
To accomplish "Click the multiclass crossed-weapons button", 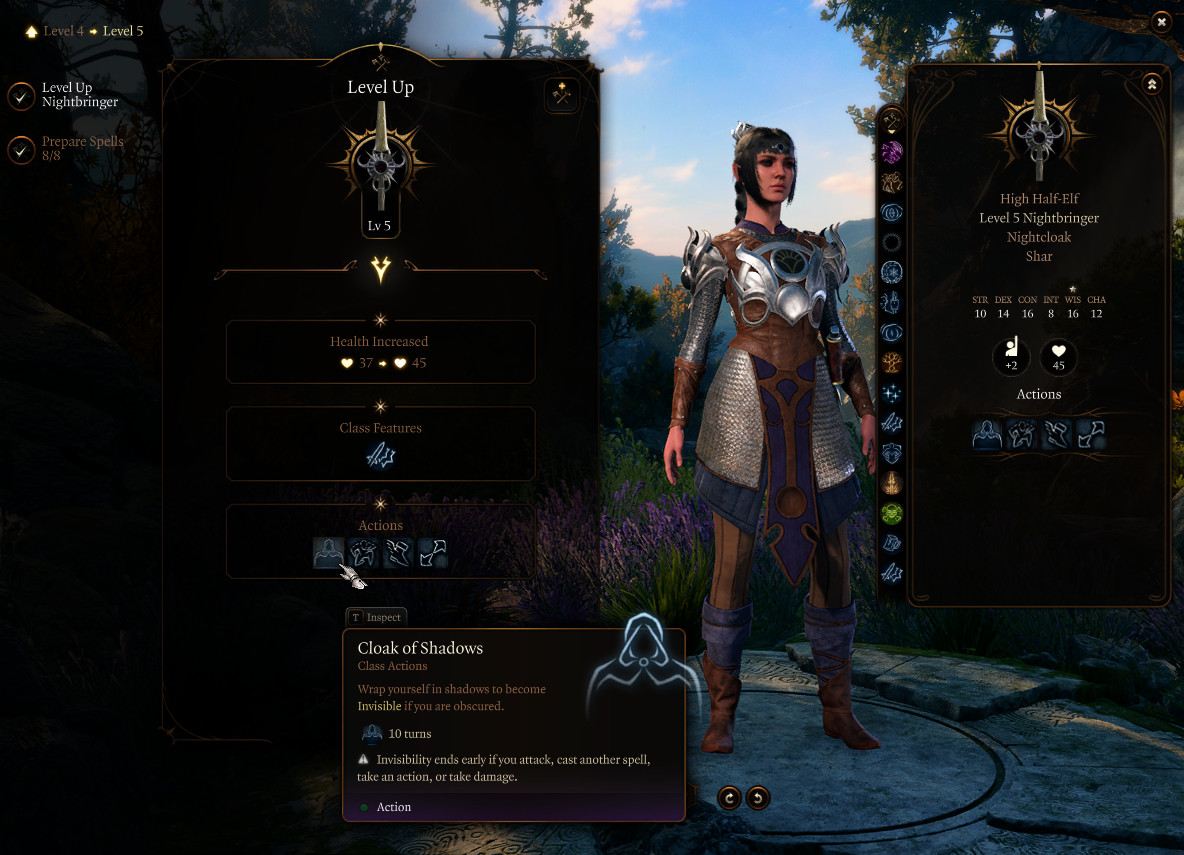I will pos(562,96).
